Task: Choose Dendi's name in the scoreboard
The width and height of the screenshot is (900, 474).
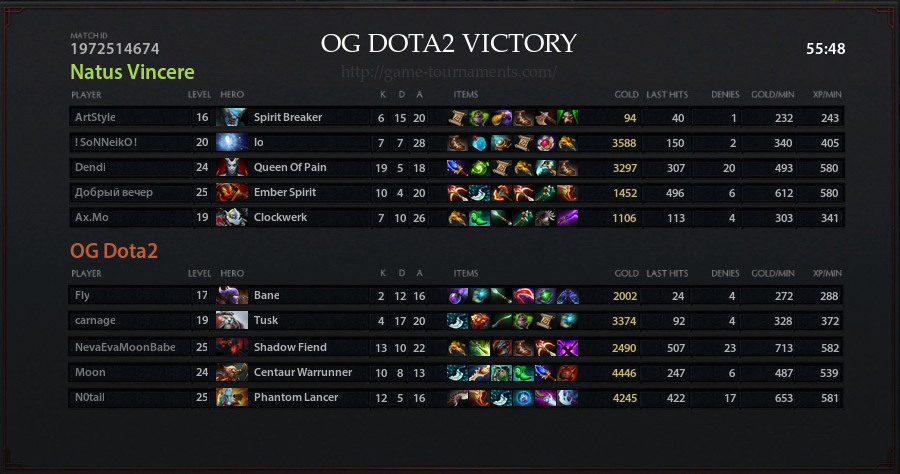Action: click(89, 168)
